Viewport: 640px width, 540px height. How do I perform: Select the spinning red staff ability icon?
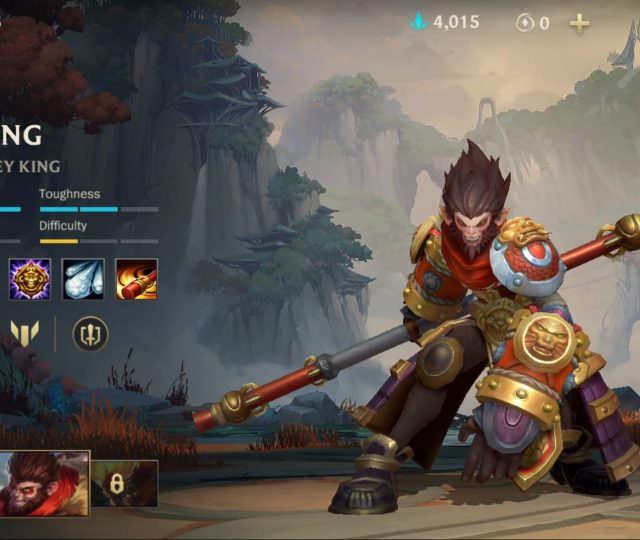click(136, 279)
